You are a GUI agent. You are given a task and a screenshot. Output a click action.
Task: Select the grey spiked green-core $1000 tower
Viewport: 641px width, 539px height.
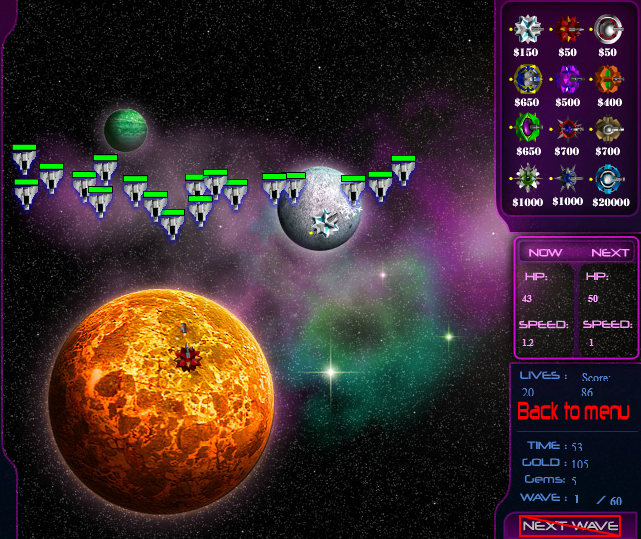pyautogui.click(x=527, y=178)
